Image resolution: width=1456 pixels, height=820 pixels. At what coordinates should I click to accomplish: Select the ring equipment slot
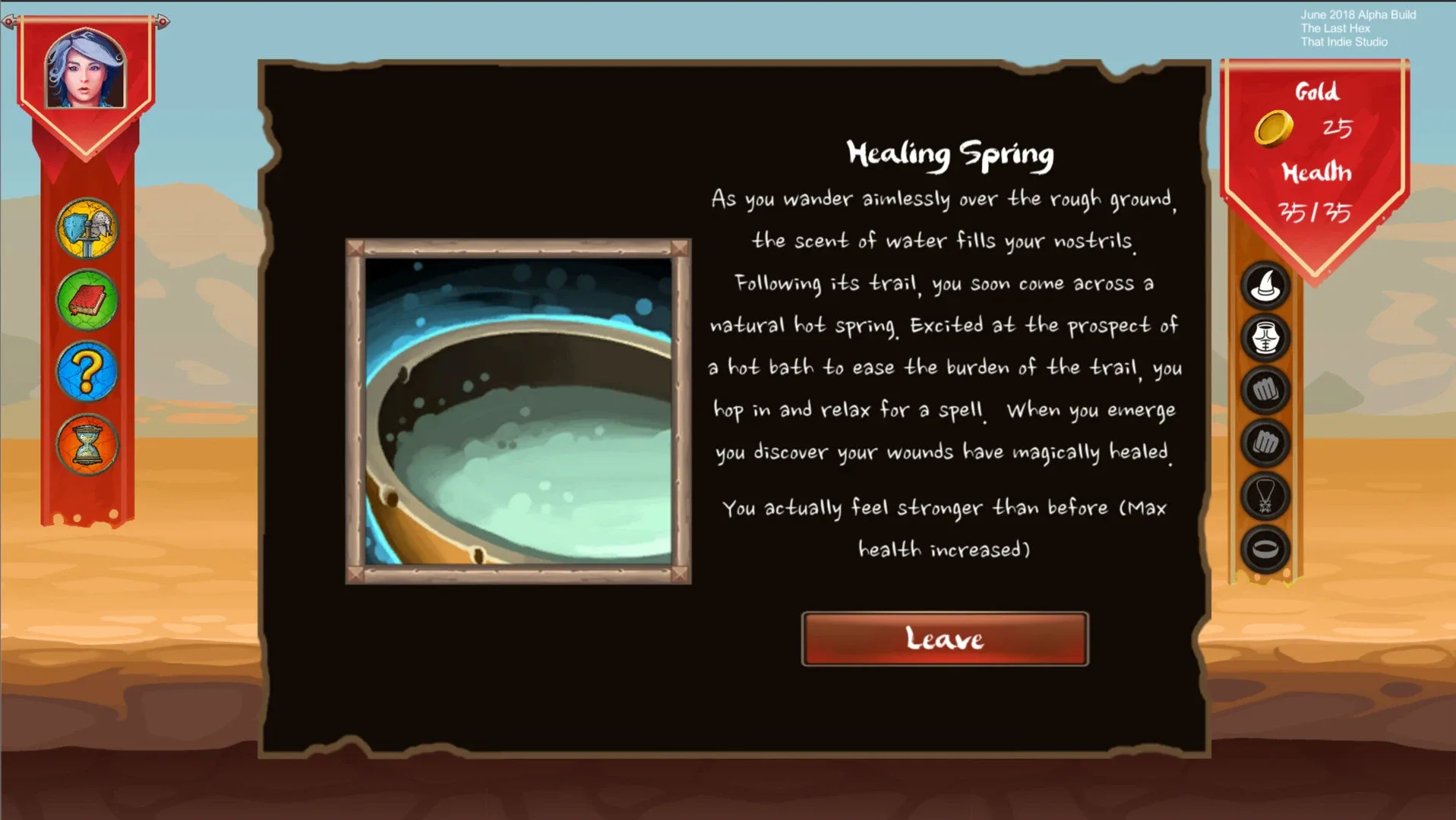click(1265, 548)
